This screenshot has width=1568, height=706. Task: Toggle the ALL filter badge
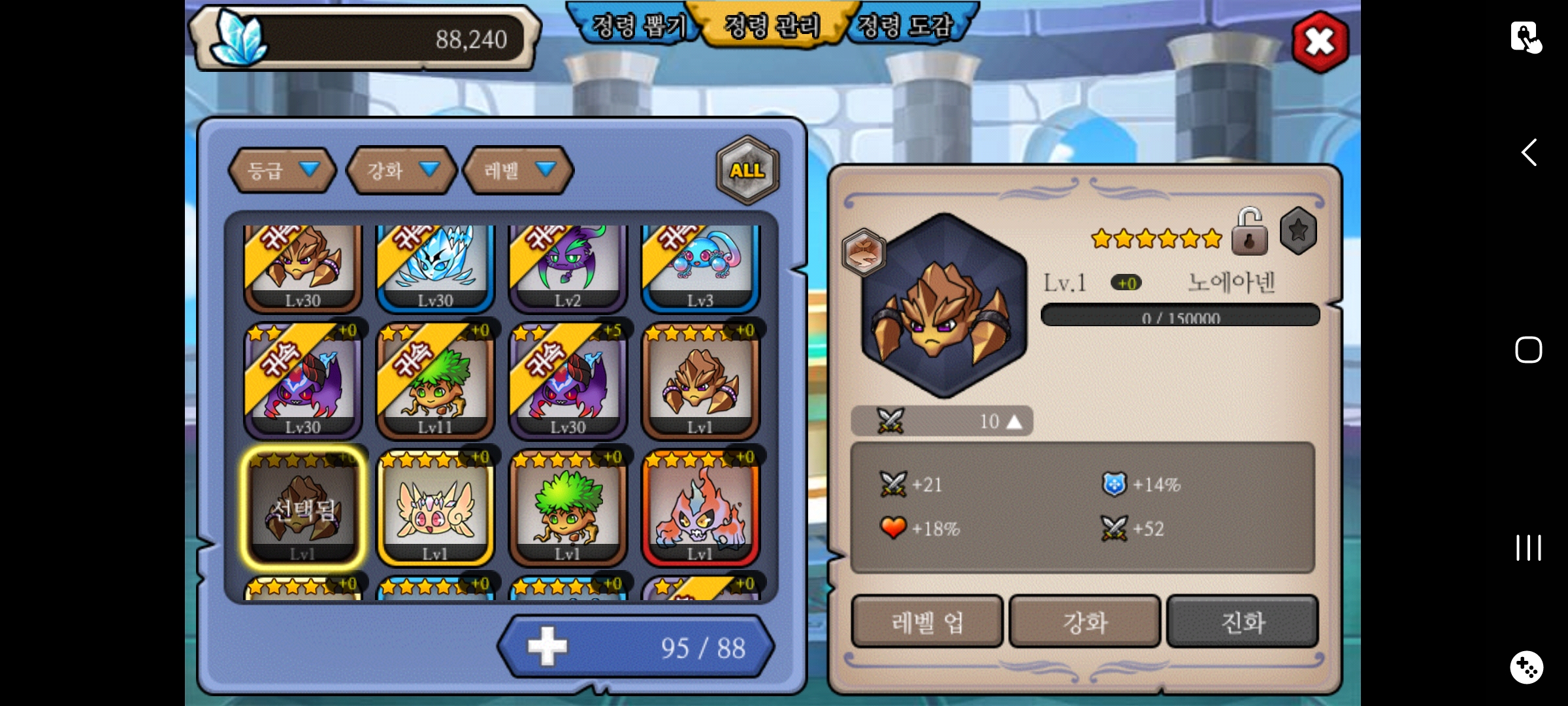point(747,170)
